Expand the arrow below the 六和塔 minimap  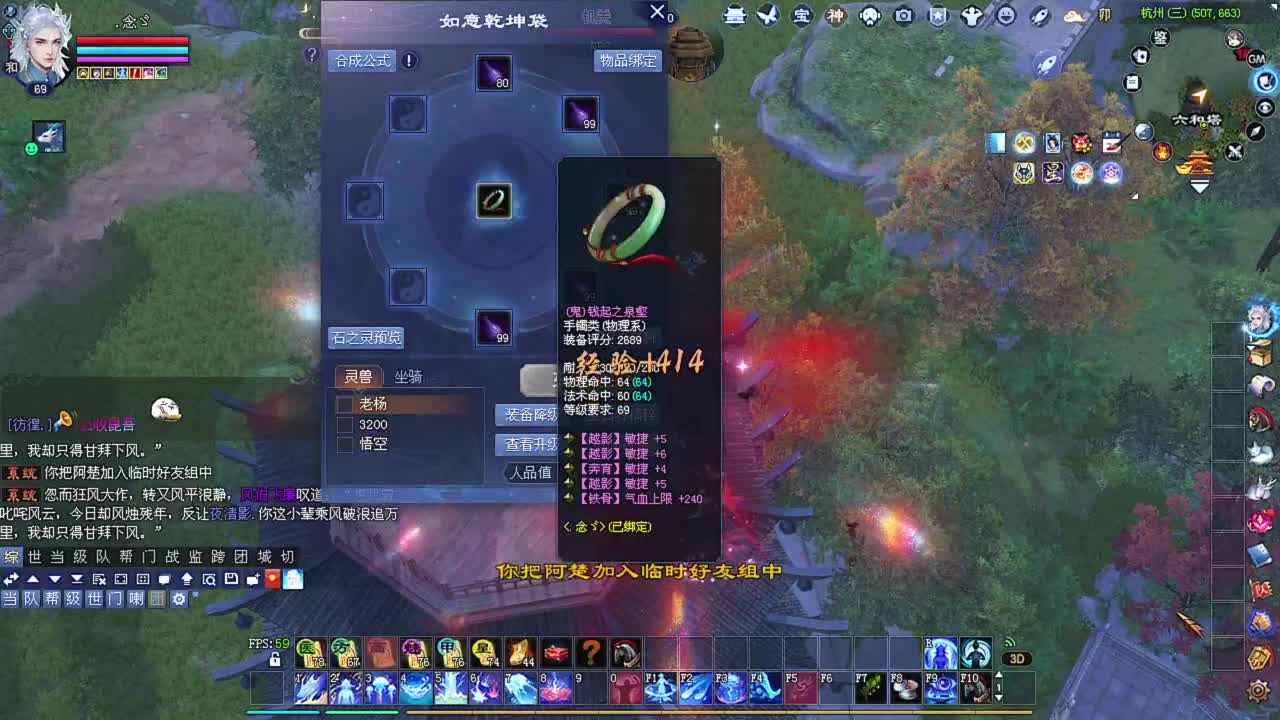point(1199,185)
